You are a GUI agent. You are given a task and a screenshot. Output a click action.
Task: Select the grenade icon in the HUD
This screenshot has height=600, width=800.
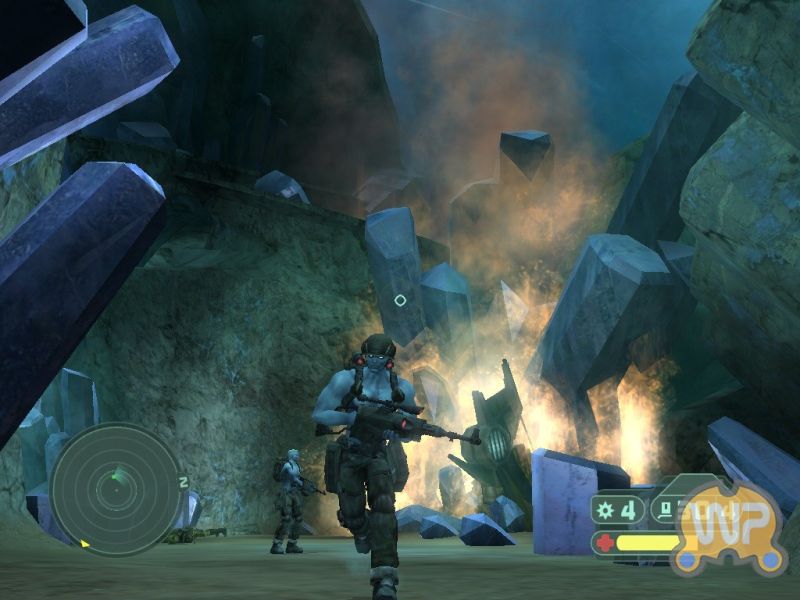point(607,511)
